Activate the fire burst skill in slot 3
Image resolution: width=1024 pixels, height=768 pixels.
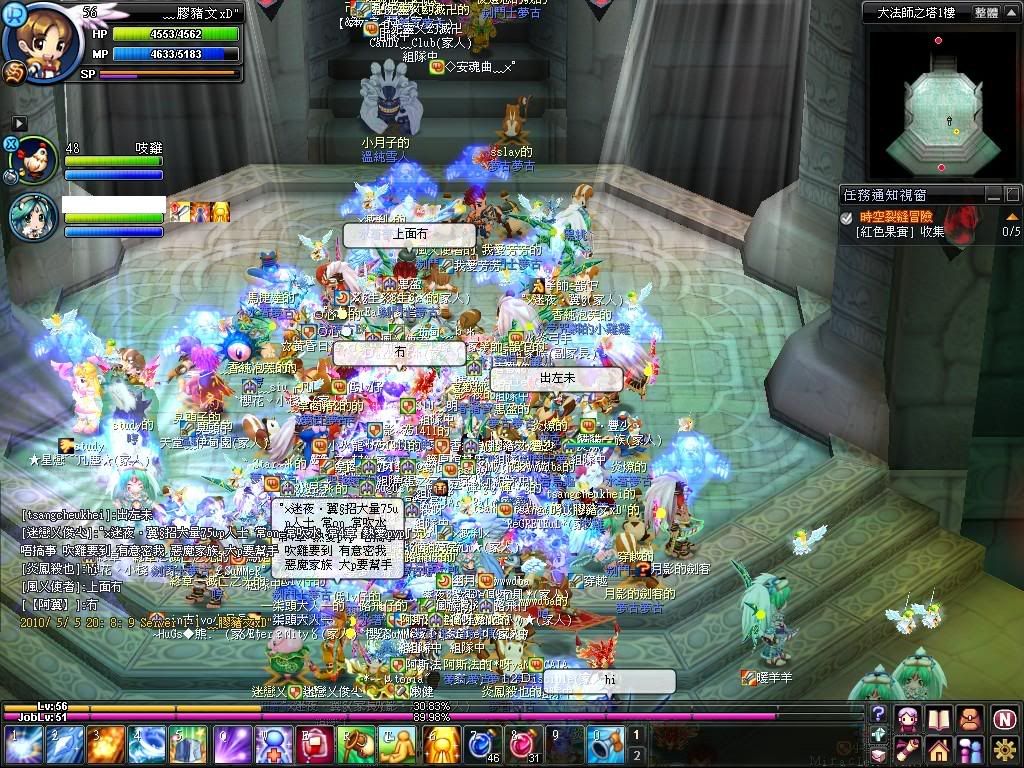(x=106, y=745)
